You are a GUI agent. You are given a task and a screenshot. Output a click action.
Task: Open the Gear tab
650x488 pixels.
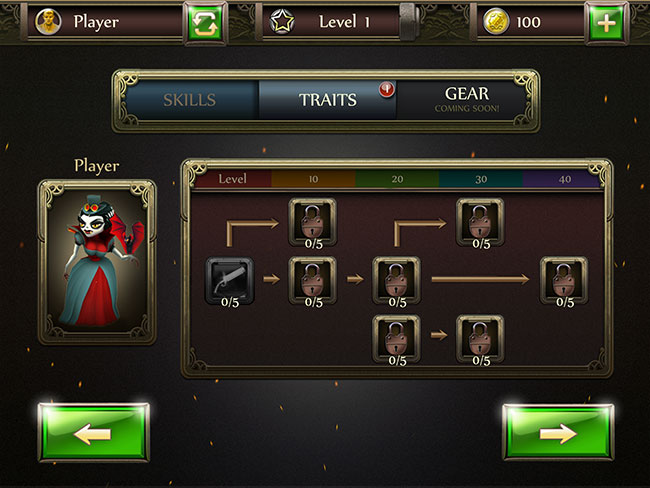(466, 100)
